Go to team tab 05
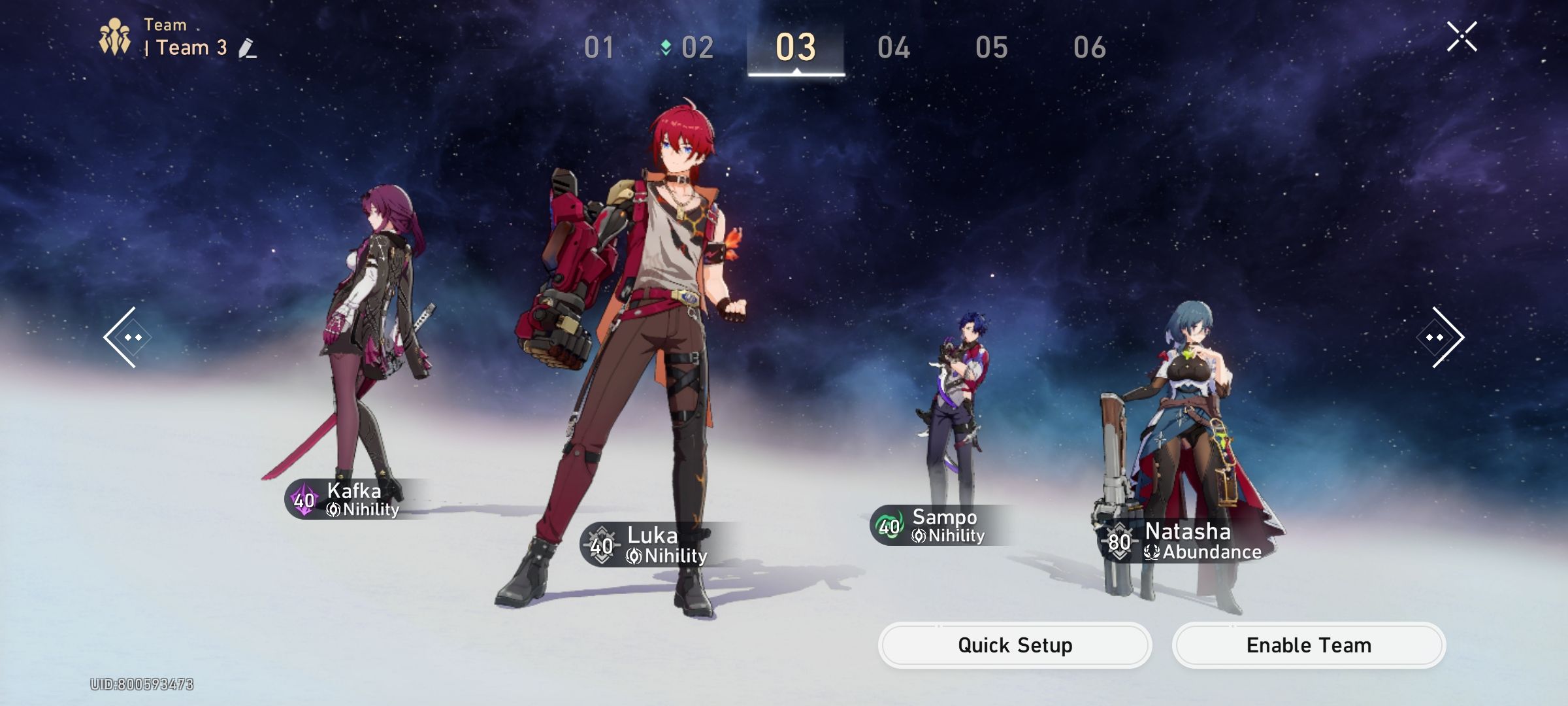The height and width of the screenshot is (706, 1568). [x=991, y=48]
